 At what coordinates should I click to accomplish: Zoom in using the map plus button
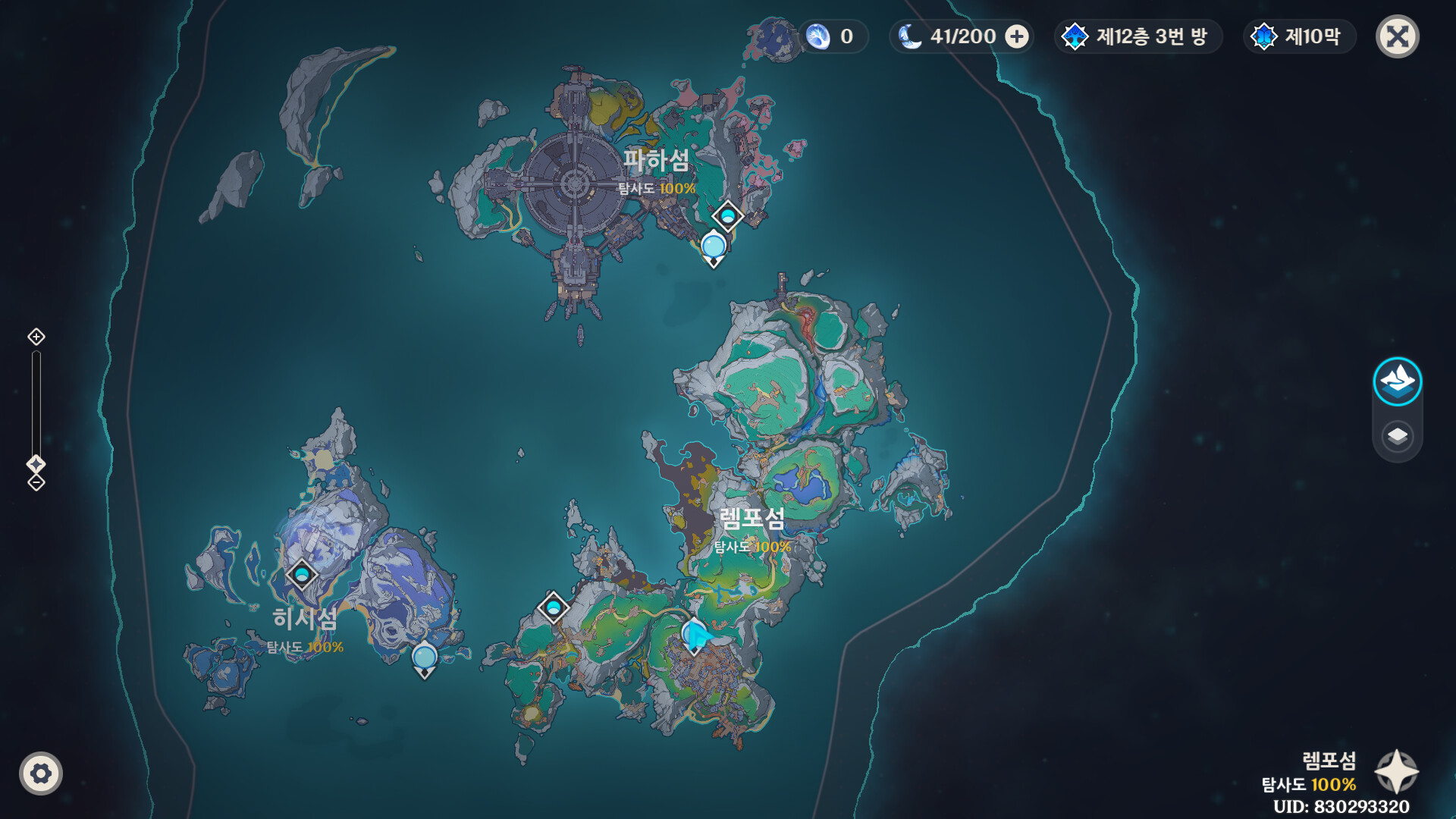(36, 337)
